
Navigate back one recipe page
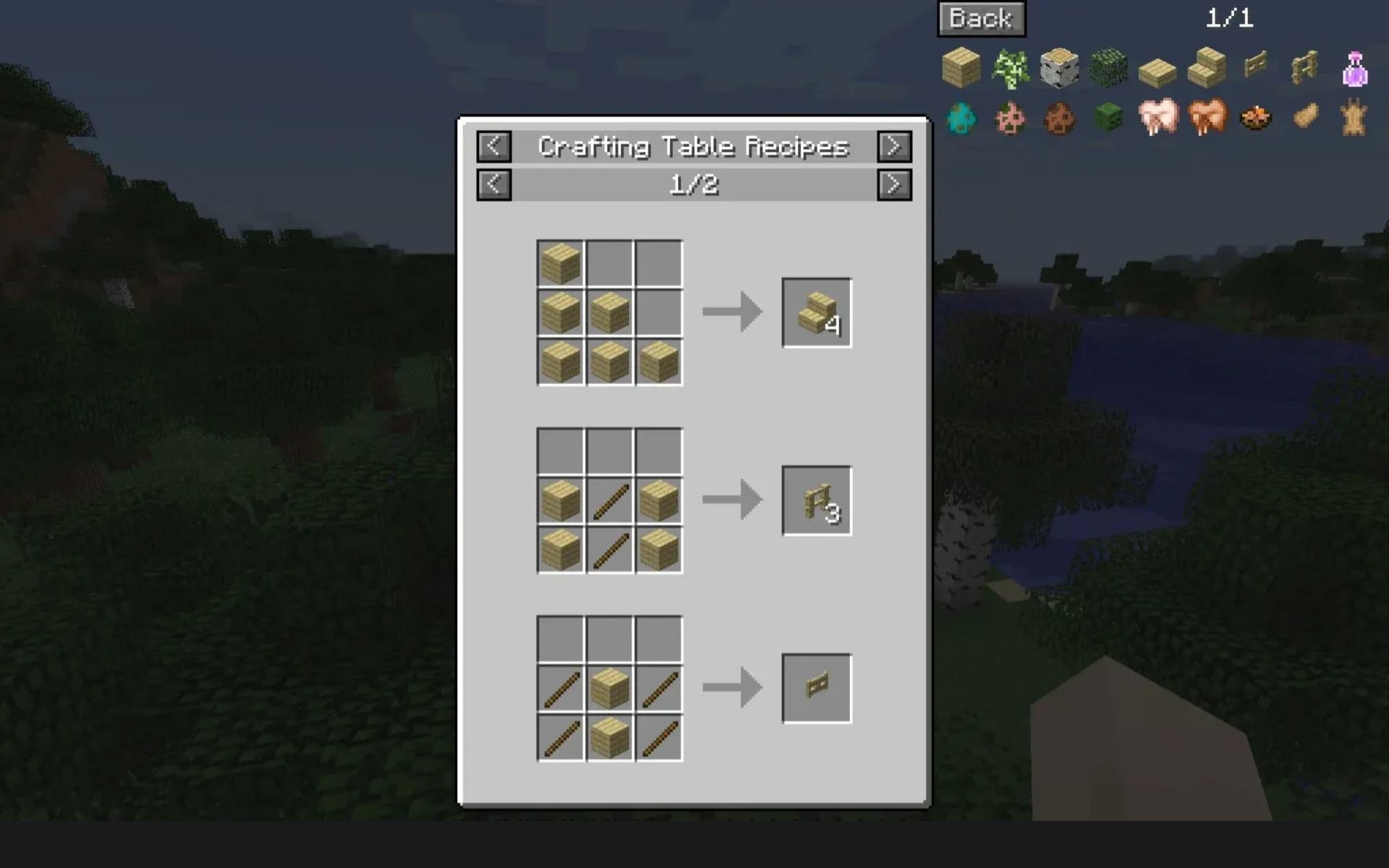coord(494,185)
